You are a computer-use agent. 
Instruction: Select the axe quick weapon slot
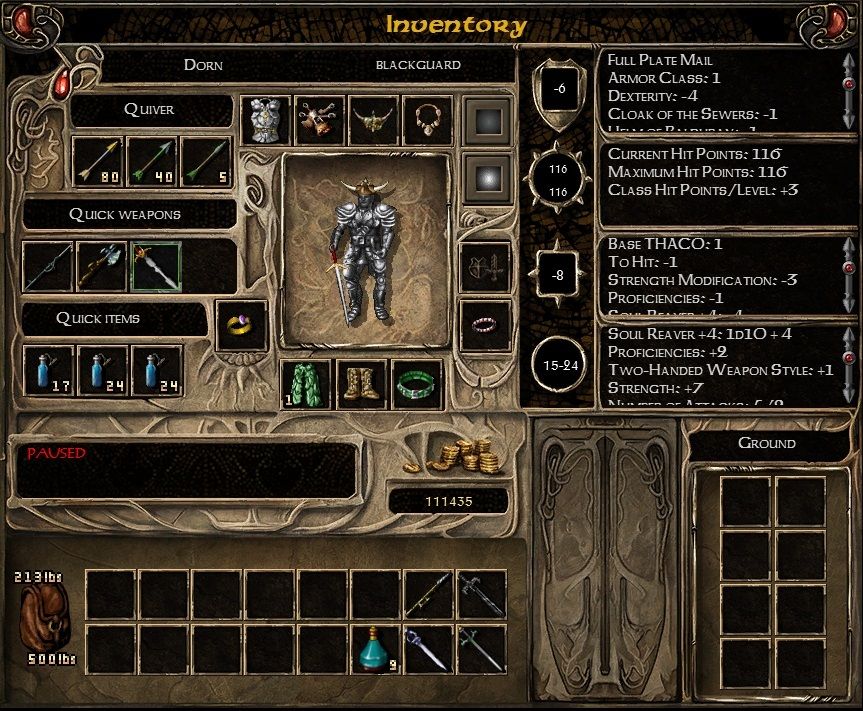click(101, 267)
